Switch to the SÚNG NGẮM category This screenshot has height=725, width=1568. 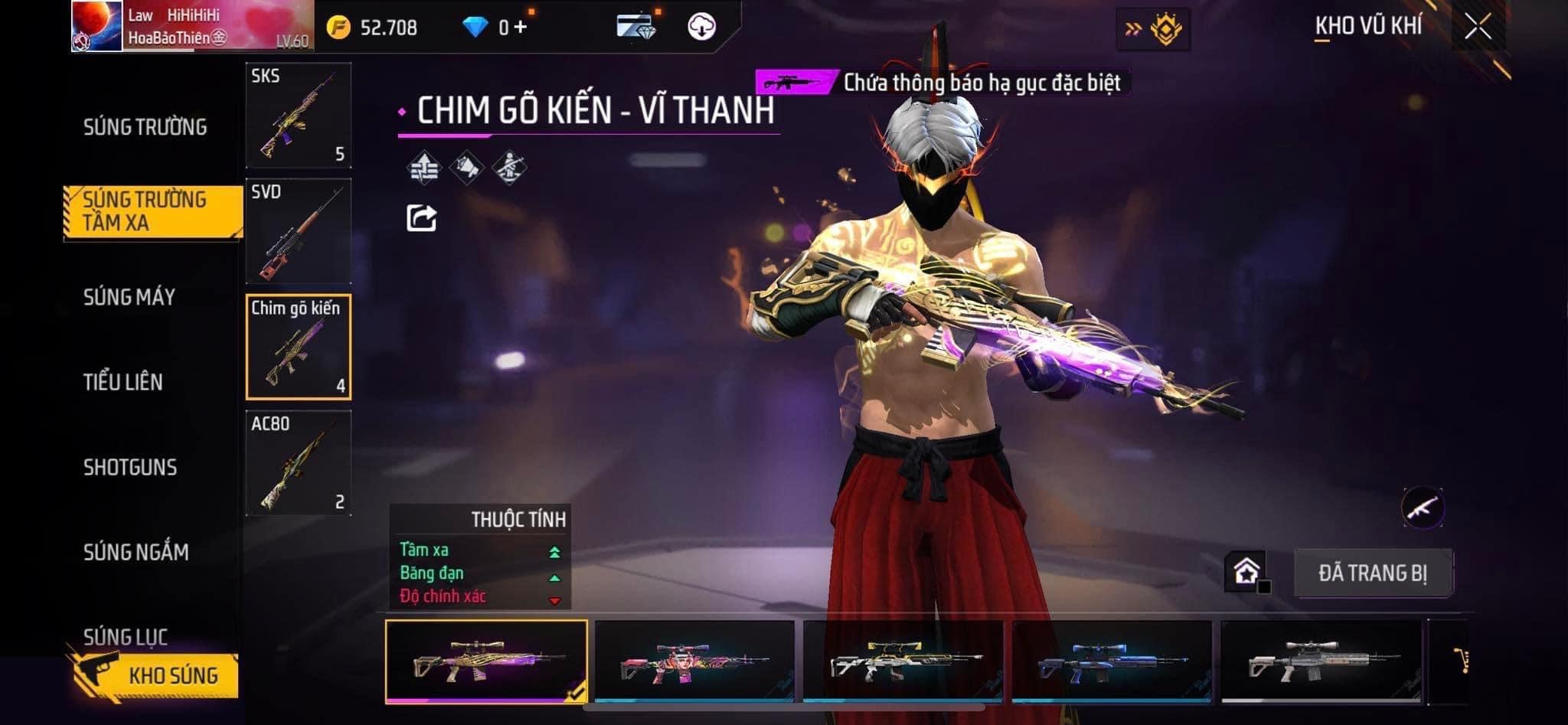point(136,552)
